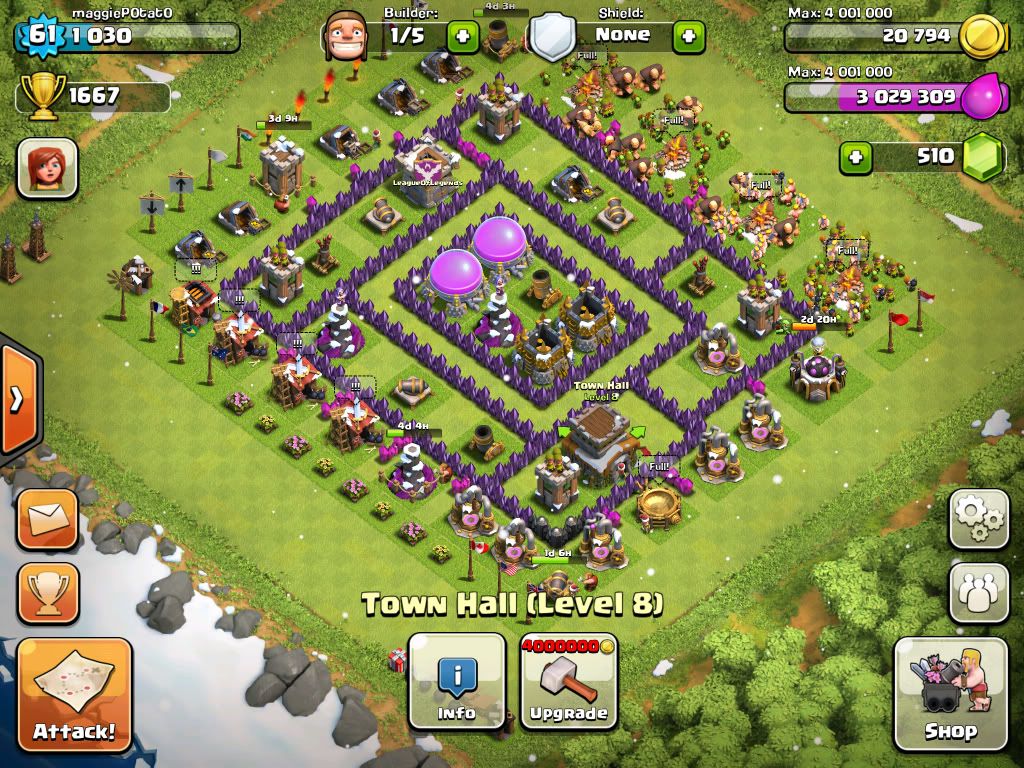Open the Shop

click(950, 694)
